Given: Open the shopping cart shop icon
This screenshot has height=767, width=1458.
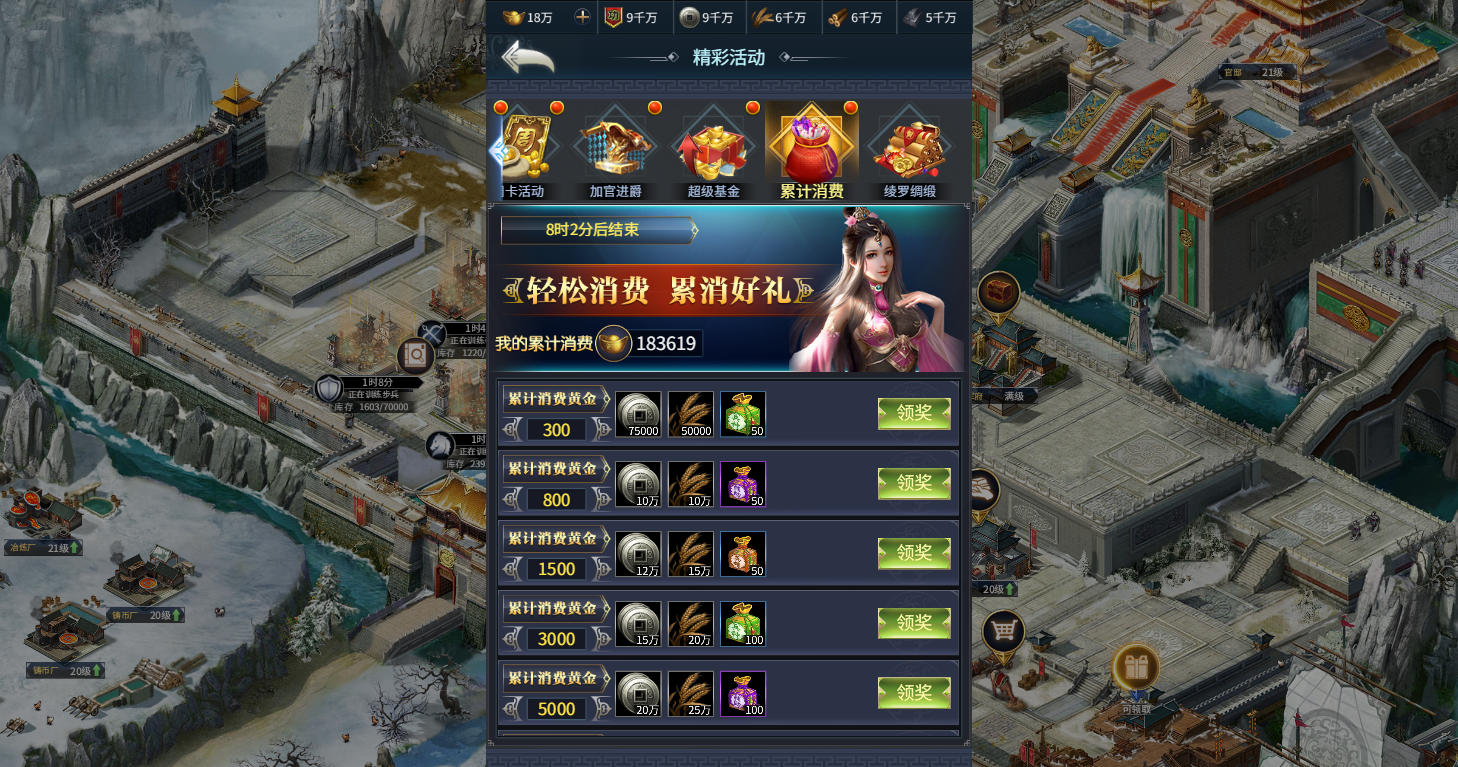Looking at the screenshot, I should pyautogui.click(x=1002, y=632).
